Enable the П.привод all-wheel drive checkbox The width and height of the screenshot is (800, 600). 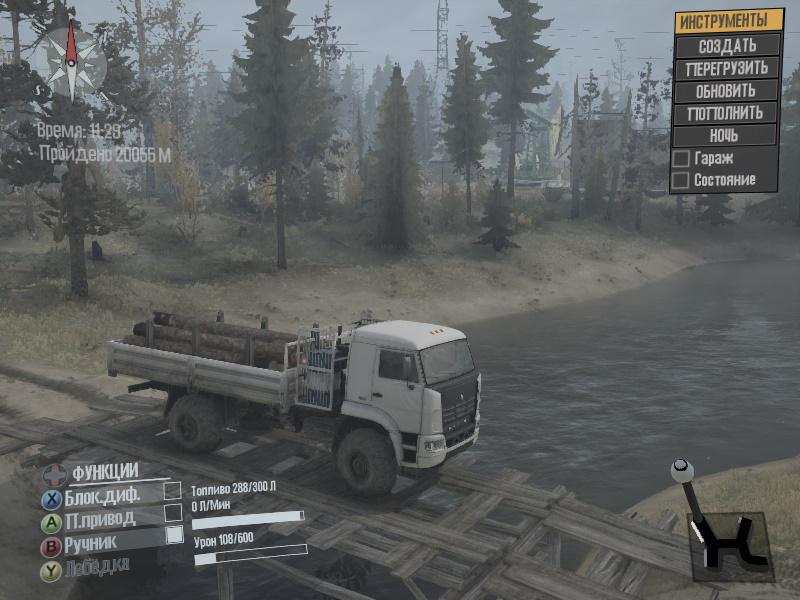173,513
